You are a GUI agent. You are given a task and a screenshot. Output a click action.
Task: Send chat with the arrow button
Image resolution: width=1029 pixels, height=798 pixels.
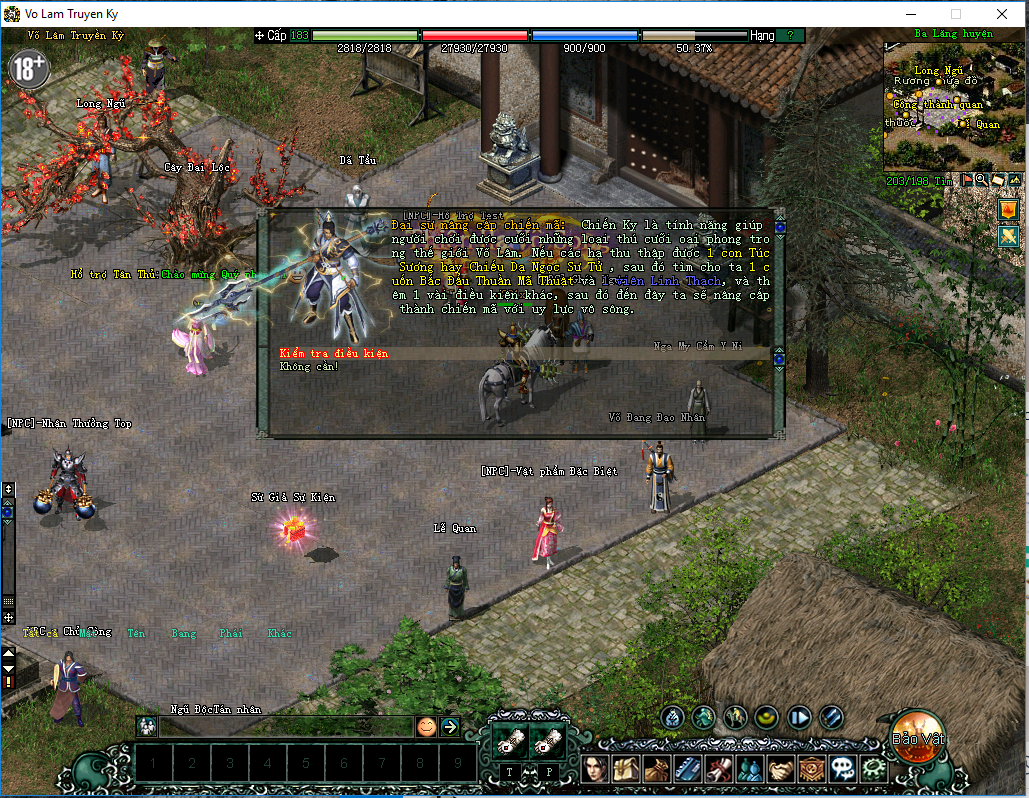[x=449, y=727]
